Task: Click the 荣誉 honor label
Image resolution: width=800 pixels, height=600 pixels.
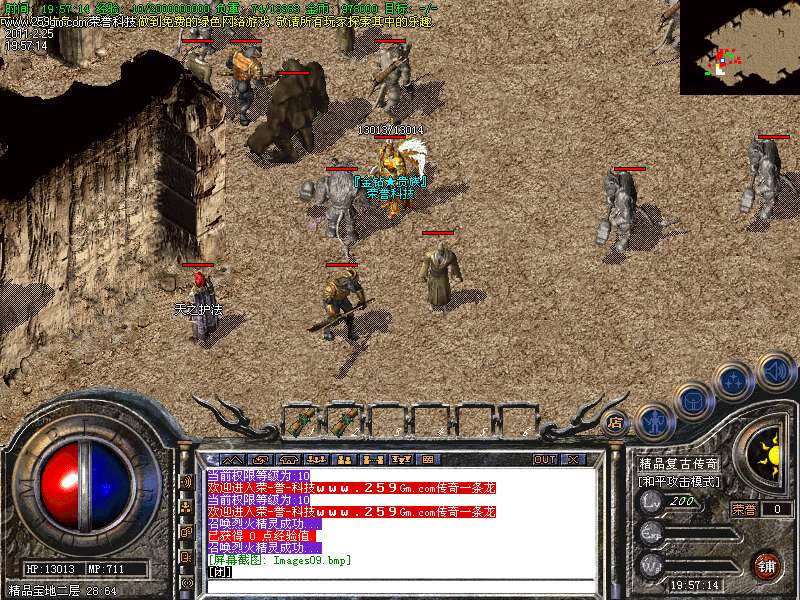Action: [x=745, y=509]
